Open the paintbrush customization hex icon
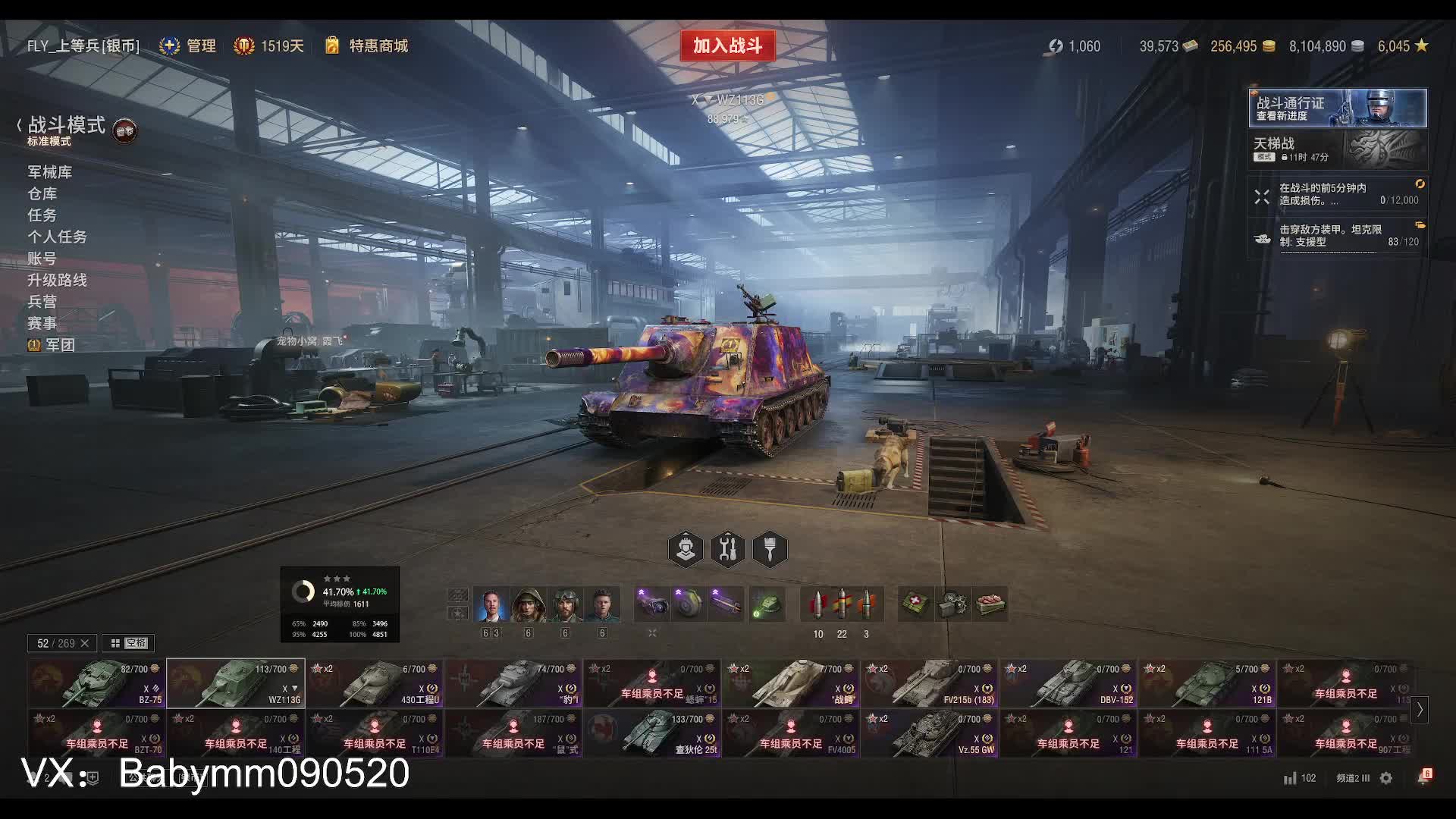This screenshot has height=819, width=1456. click(770, 549)
